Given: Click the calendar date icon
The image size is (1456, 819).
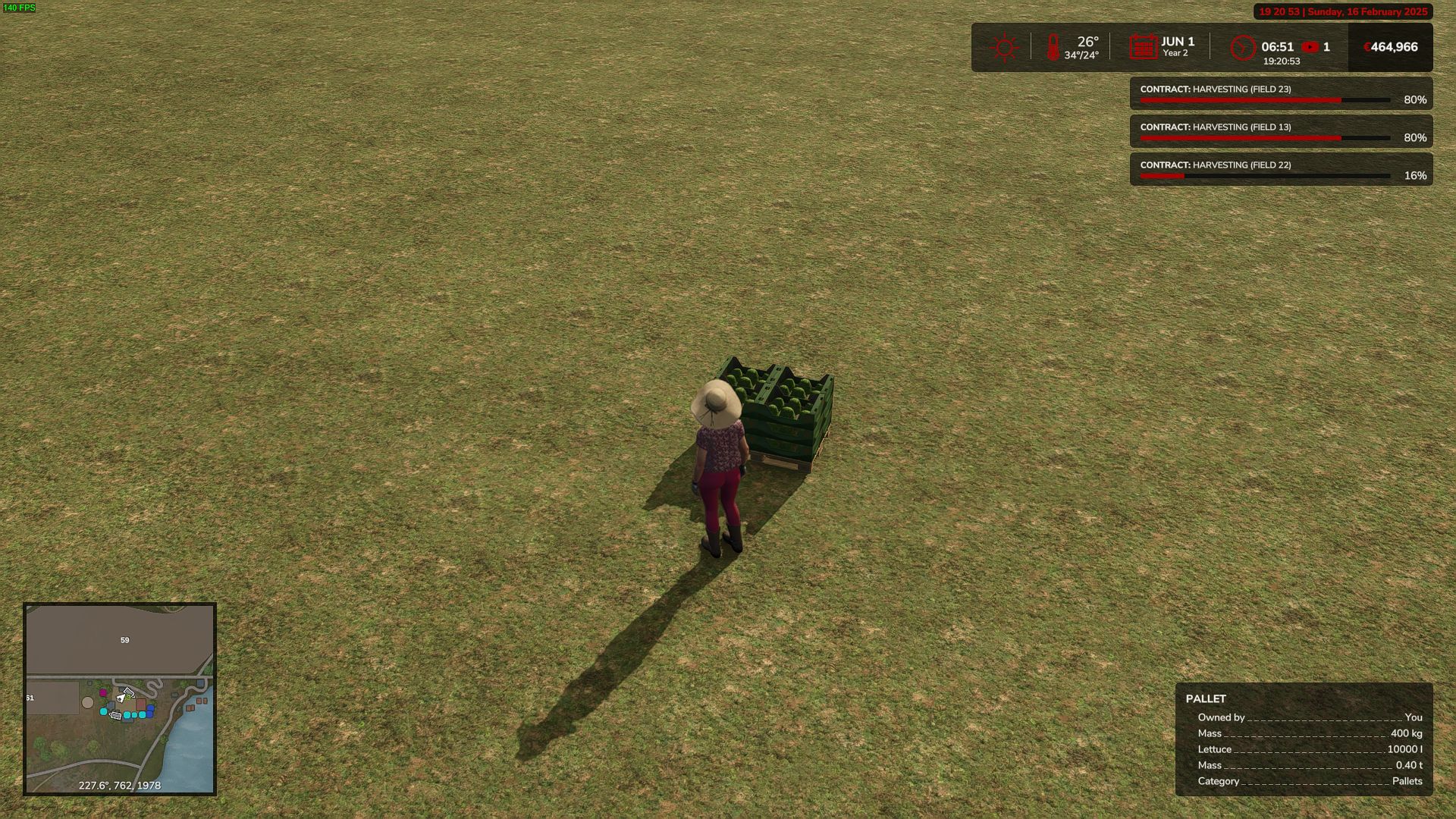Looking at the screenshot, I should click(1143, 47).
